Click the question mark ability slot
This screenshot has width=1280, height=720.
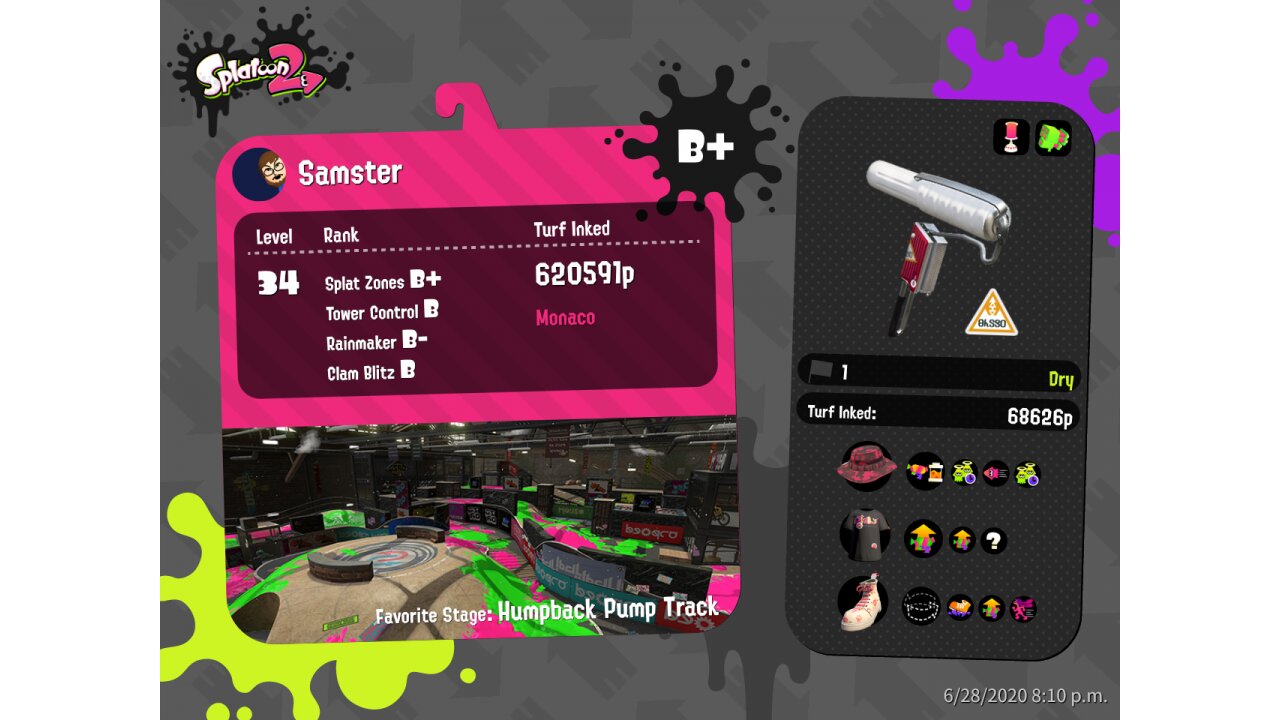pyautogui.click(x=993, y=541)
